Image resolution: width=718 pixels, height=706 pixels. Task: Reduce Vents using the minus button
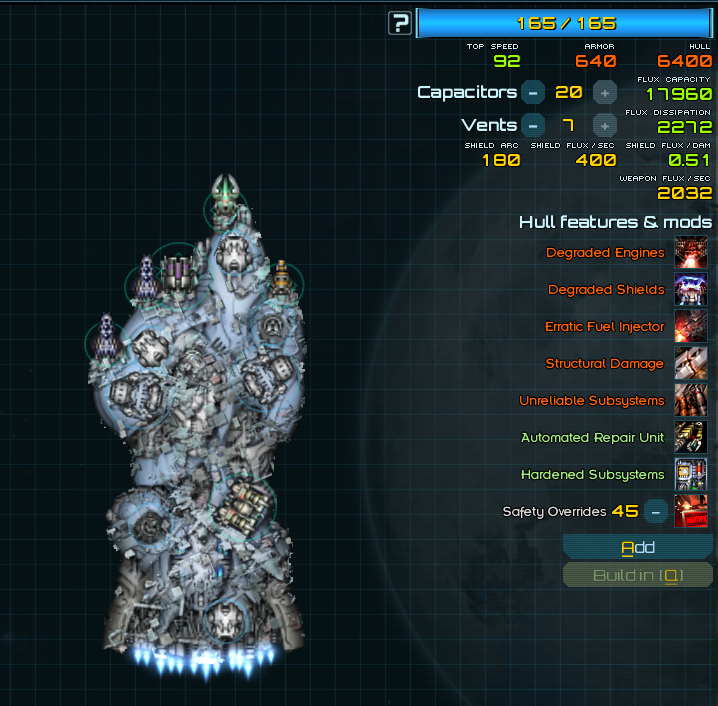[x=533, y=125]
